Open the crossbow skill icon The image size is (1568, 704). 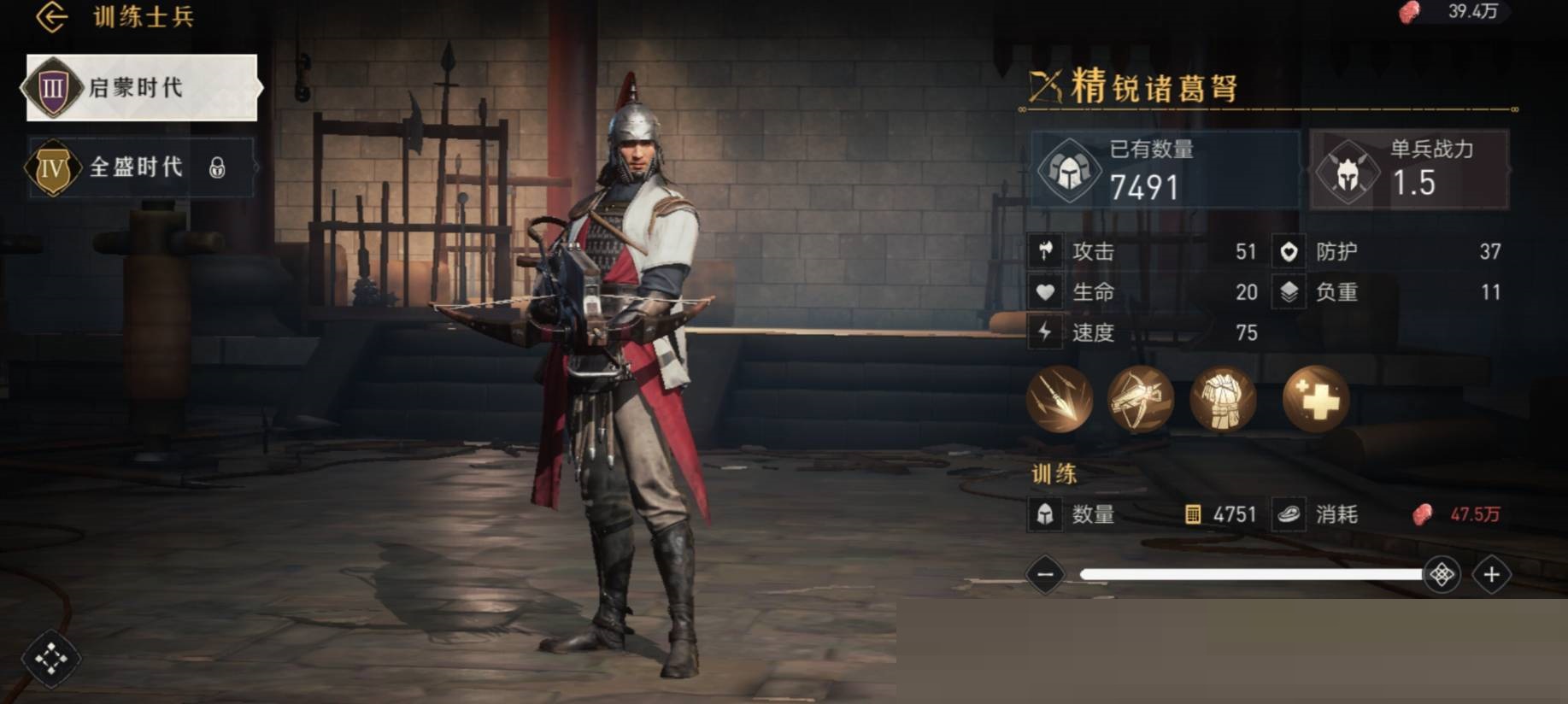coord(1141,399)
